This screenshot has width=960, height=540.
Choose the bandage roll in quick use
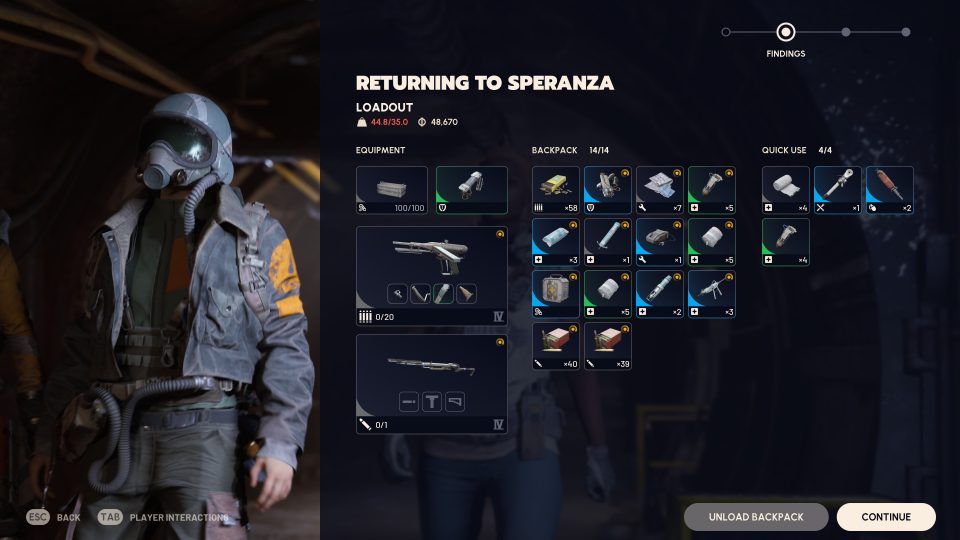tap(786, 190)
